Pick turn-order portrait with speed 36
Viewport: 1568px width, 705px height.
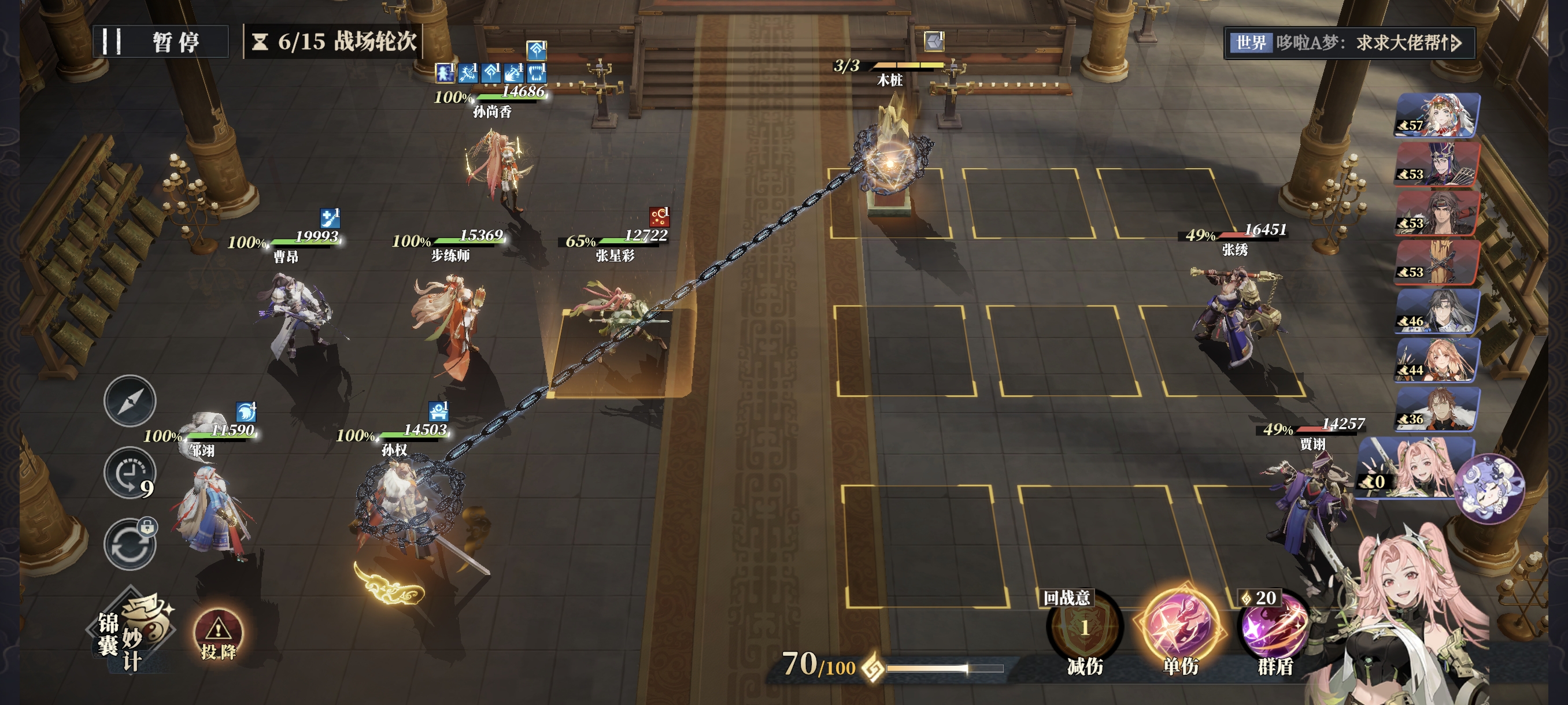pos(1437,409)
